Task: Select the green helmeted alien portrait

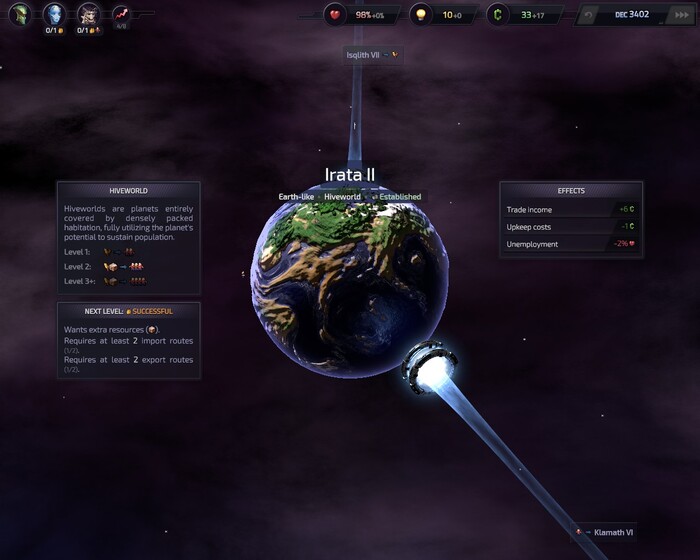Action: pyautogui.click(x=20, y=14)
